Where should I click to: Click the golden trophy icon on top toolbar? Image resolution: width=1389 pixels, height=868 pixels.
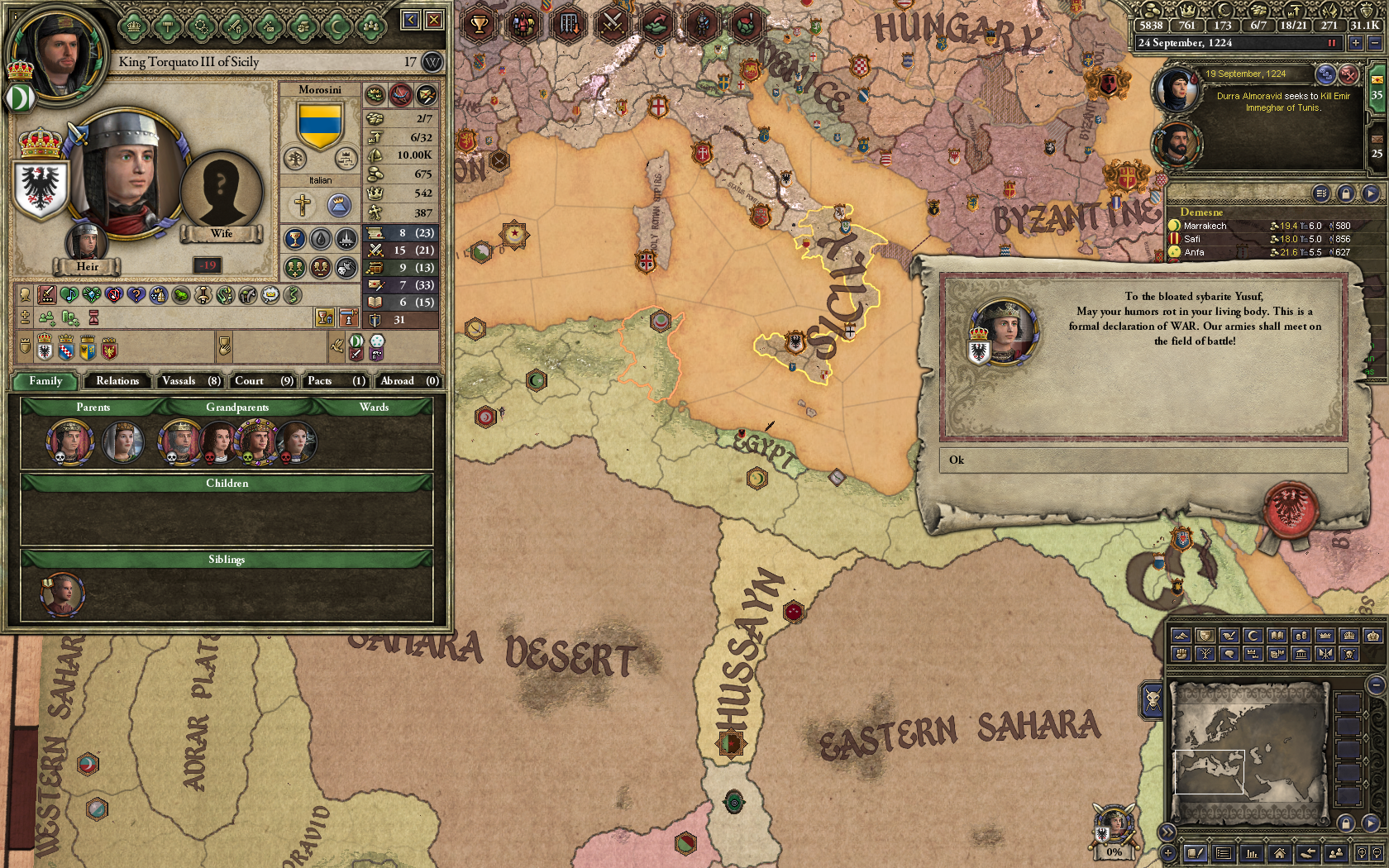(478, 22)
